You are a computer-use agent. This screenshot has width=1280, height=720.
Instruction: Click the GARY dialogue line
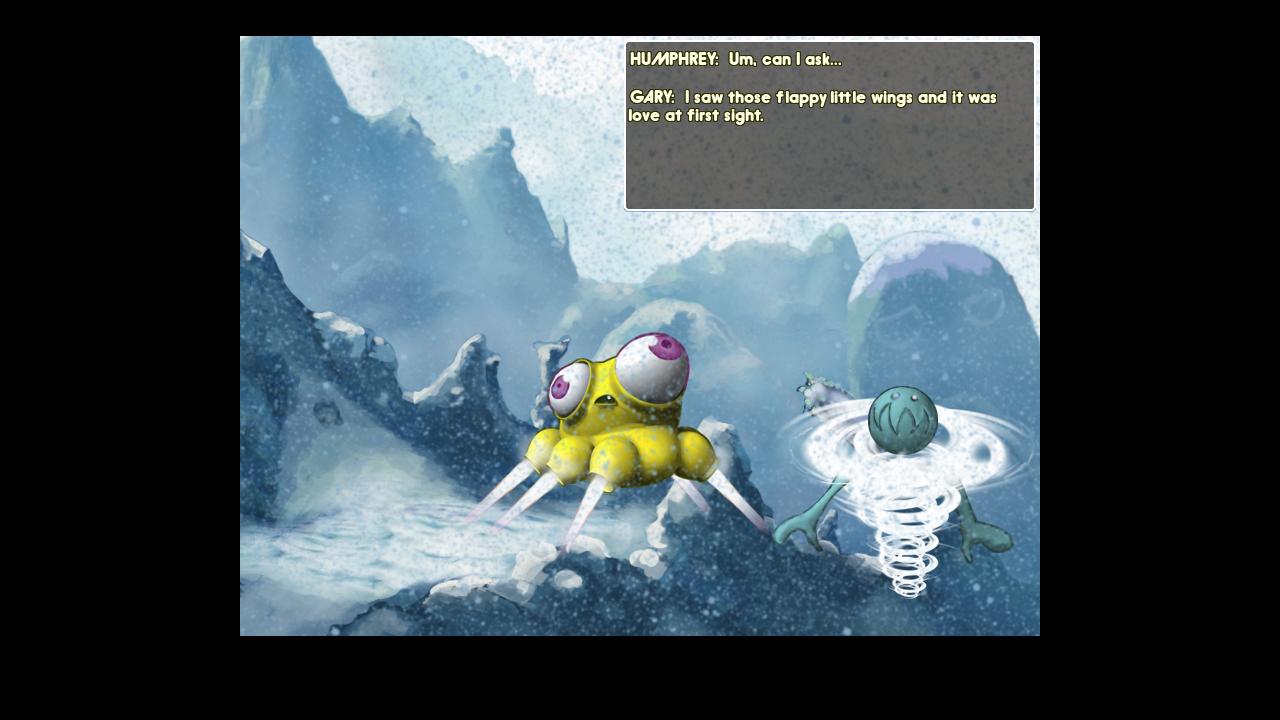(812, 98)
